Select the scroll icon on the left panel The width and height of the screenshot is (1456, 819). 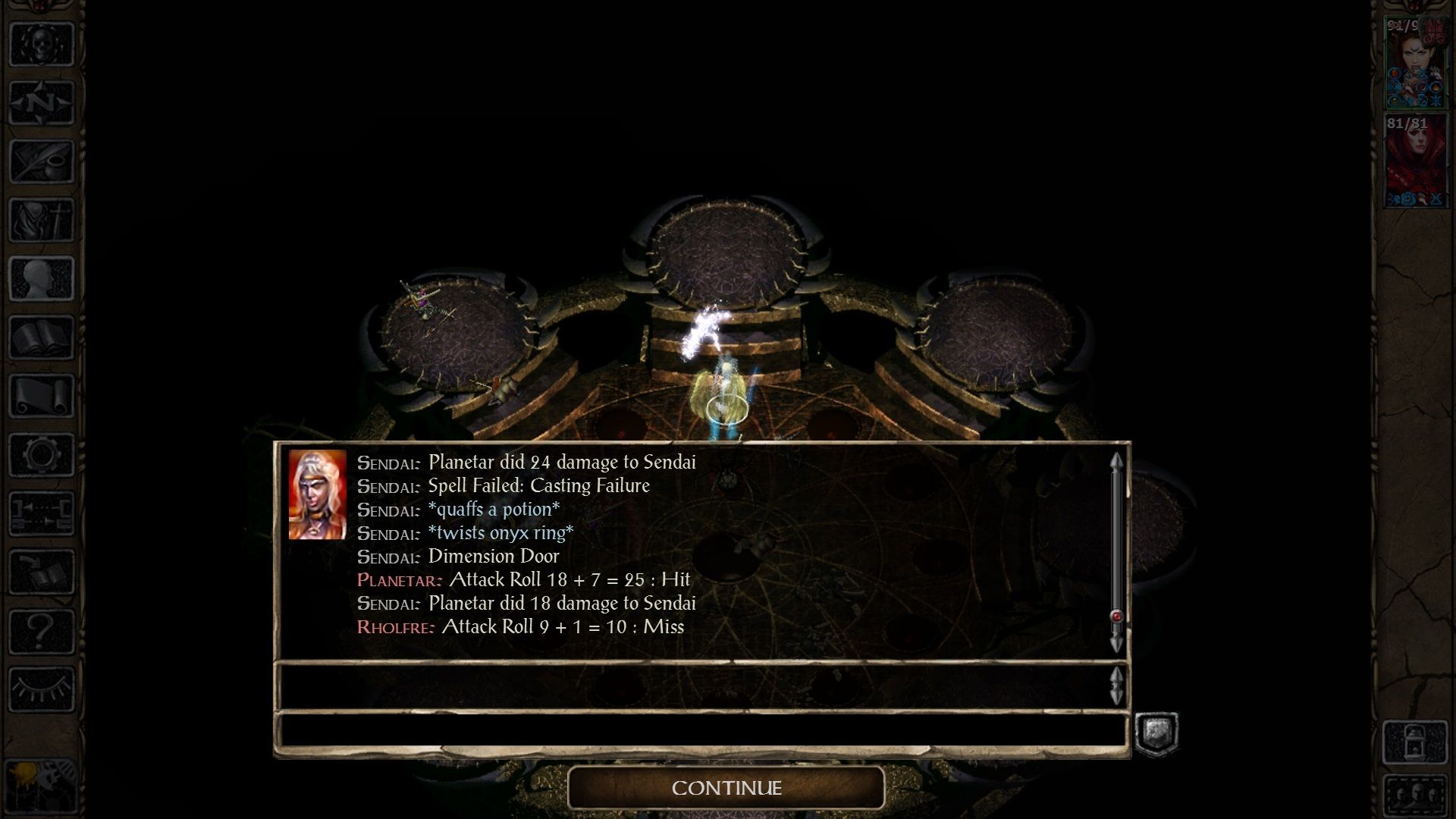tap(42, 396)
